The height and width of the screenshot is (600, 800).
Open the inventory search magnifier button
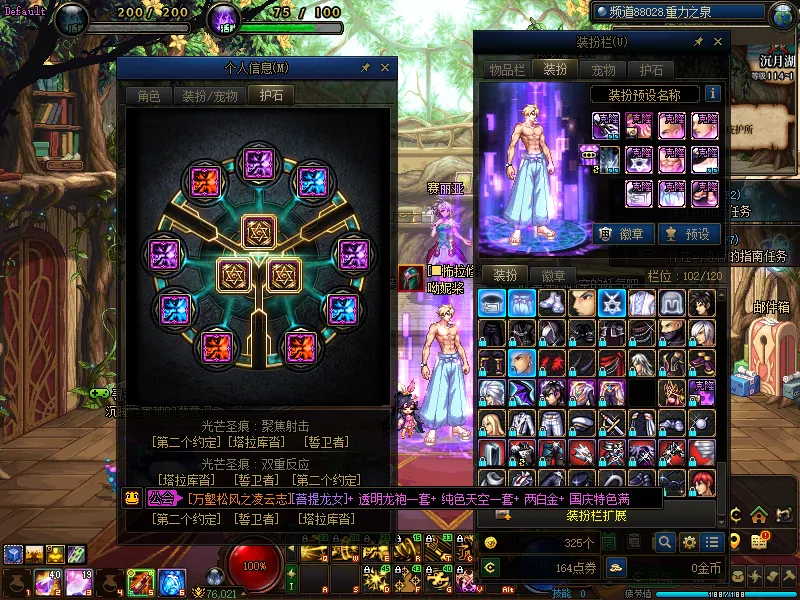665,542
